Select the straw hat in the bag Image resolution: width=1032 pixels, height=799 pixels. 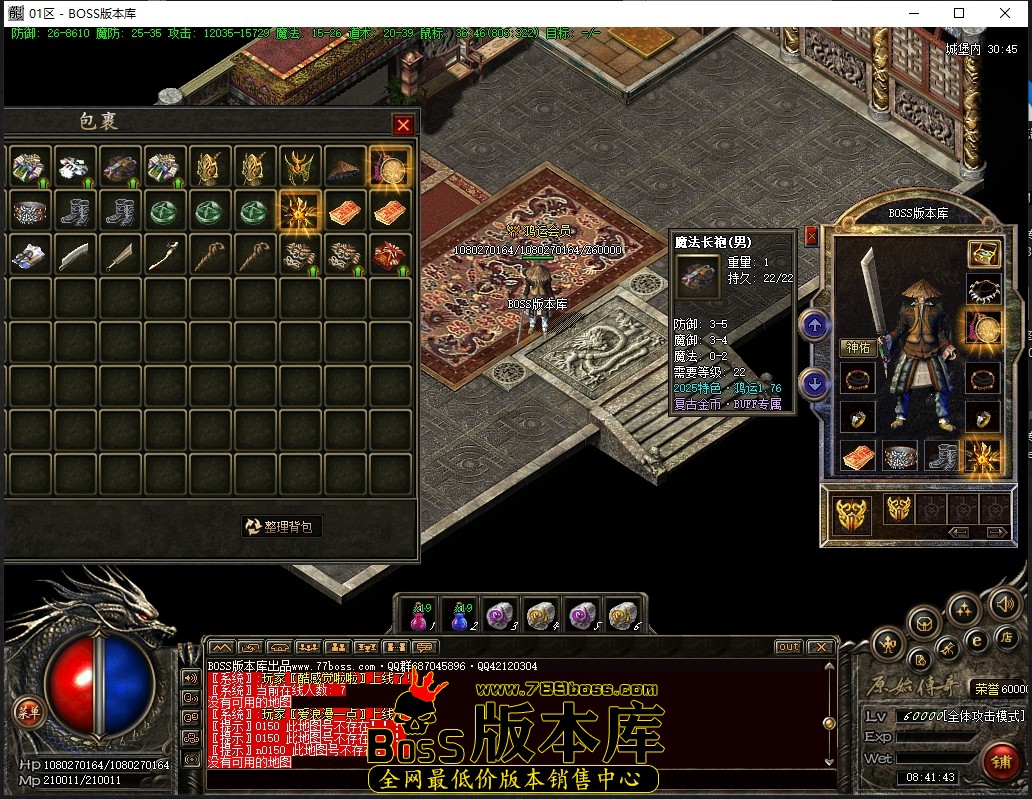[x=344, y=168]
